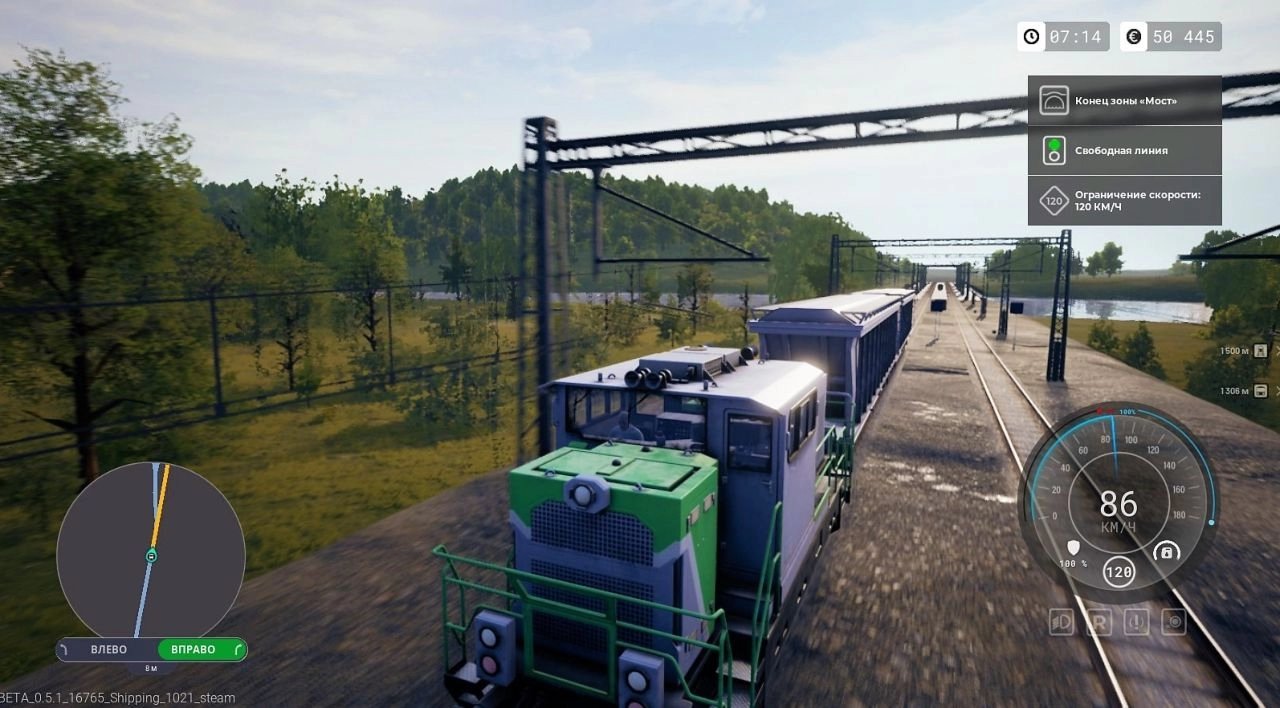The image size is (1280, 708).
Task: Toggle the headlights icon
Action: click(x=1061, y=622)
